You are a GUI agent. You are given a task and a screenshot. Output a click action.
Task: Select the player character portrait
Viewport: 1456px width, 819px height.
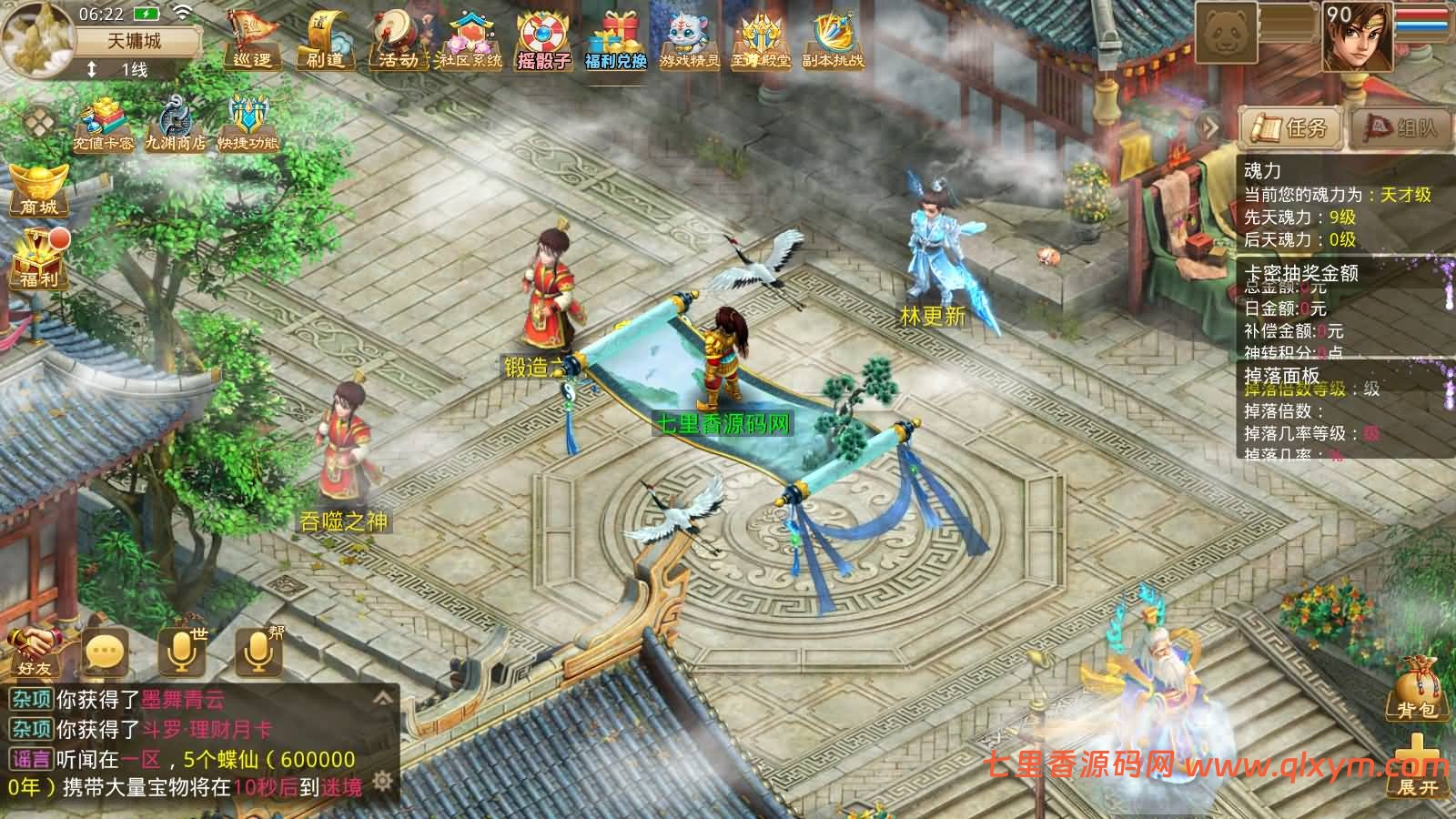[x=1356, y=38]
